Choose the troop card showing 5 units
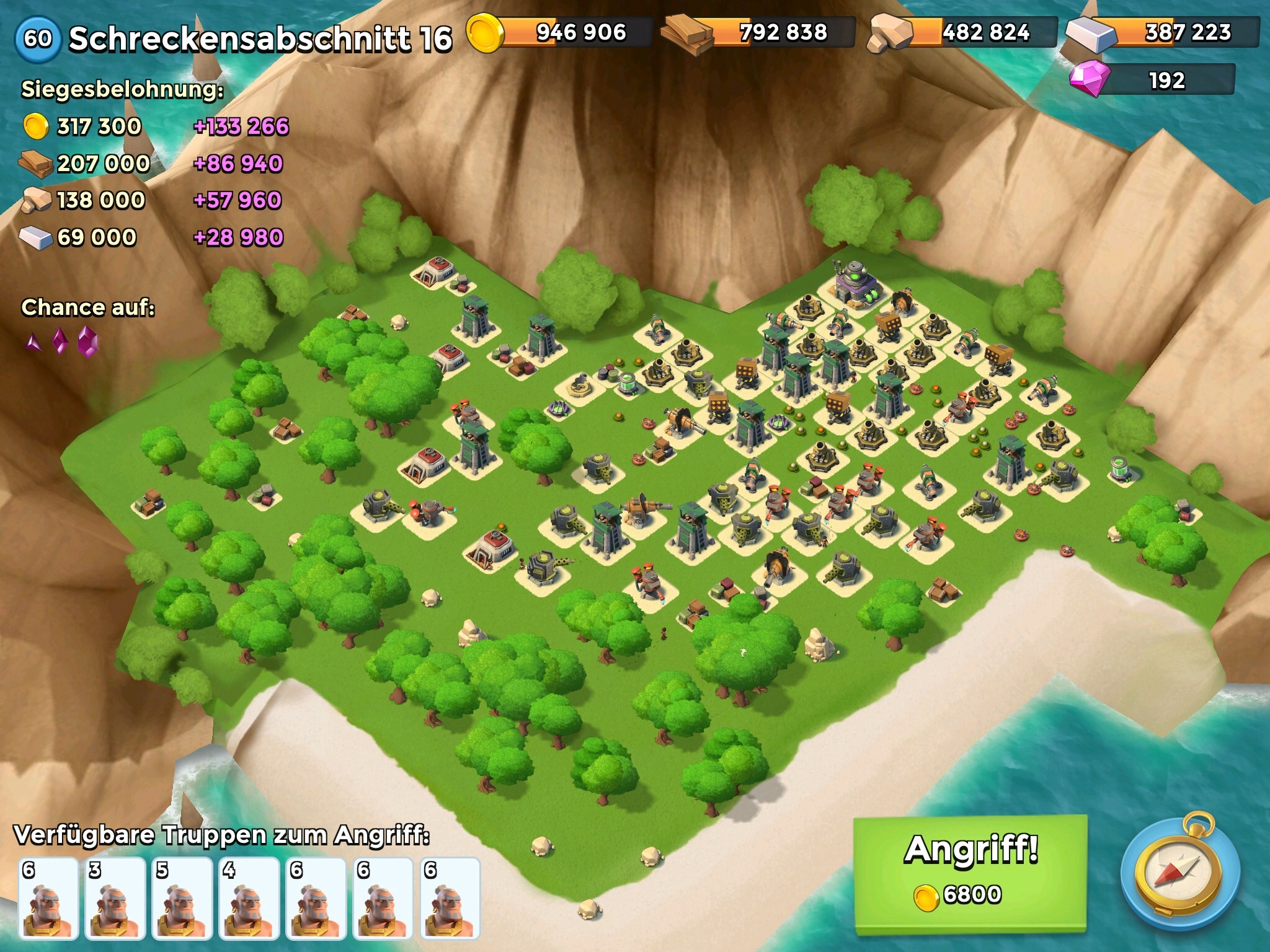 pyautogui.click(x=182, y=899)
